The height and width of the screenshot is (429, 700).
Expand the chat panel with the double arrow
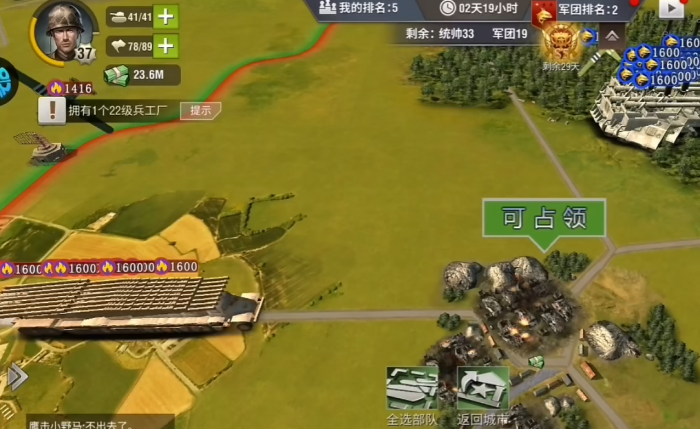pyautogui.click(x=17, y=377)
